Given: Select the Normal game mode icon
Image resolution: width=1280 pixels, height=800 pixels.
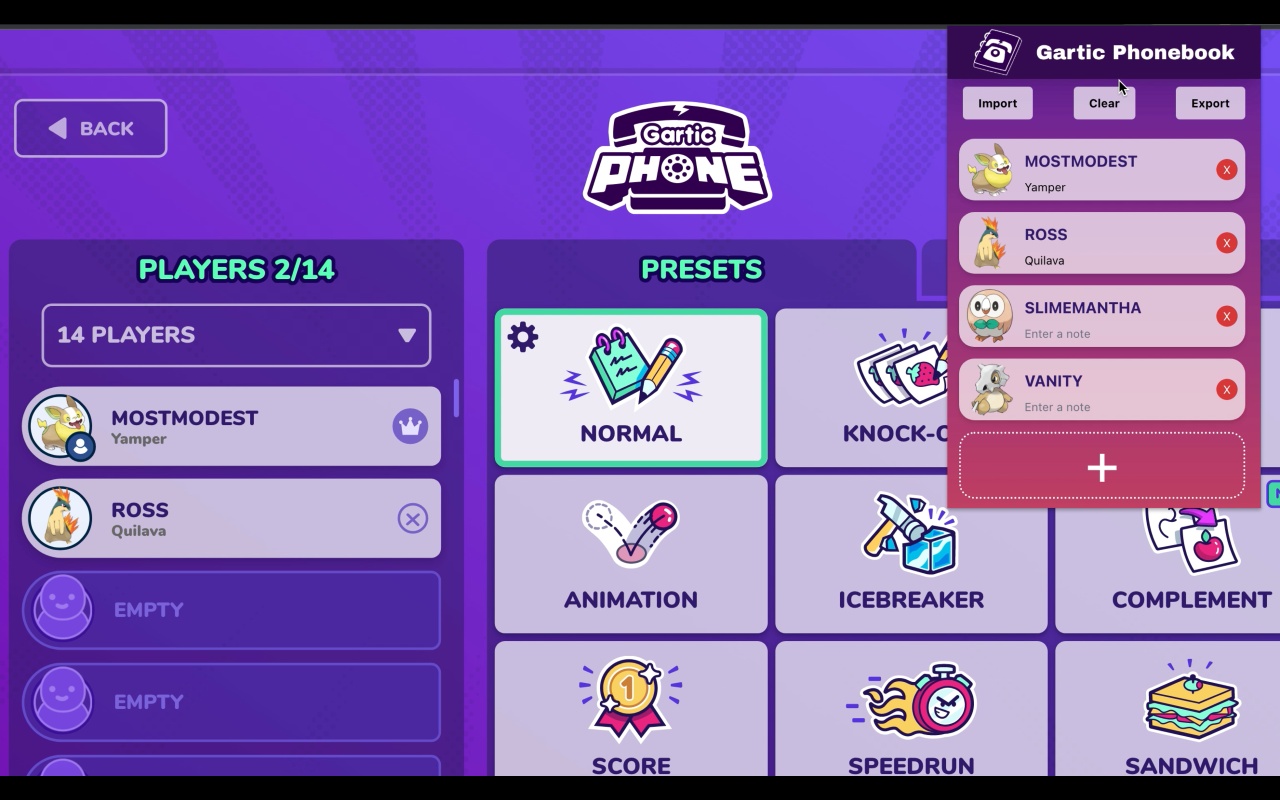Looking at the screenshot, I should click(630, 372).
